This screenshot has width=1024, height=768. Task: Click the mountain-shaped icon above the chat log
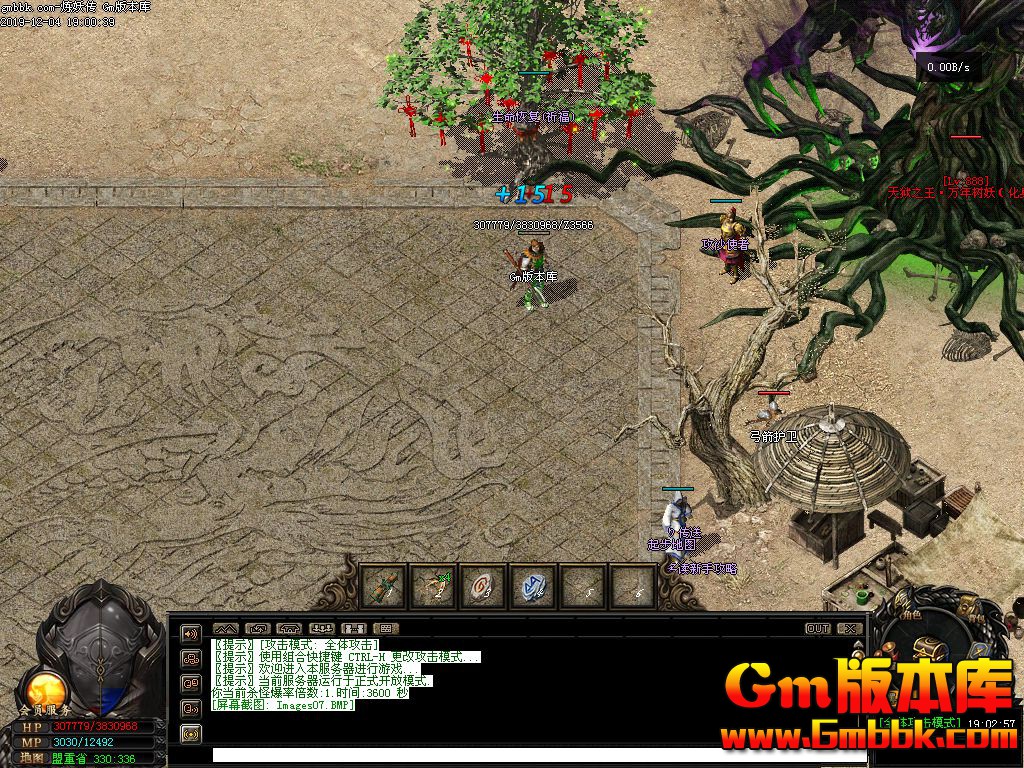coord(225,629)
